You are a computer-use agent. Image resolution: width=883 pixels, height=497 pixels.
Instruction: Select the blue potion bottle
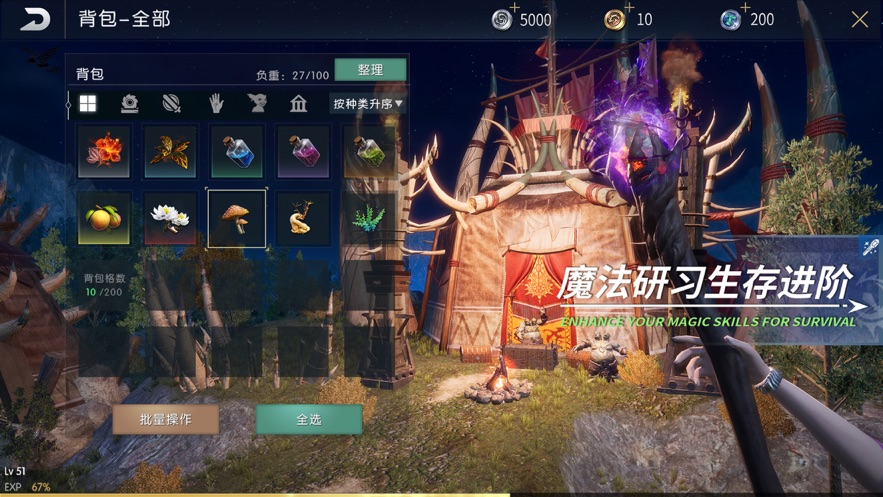pos(237,151)
